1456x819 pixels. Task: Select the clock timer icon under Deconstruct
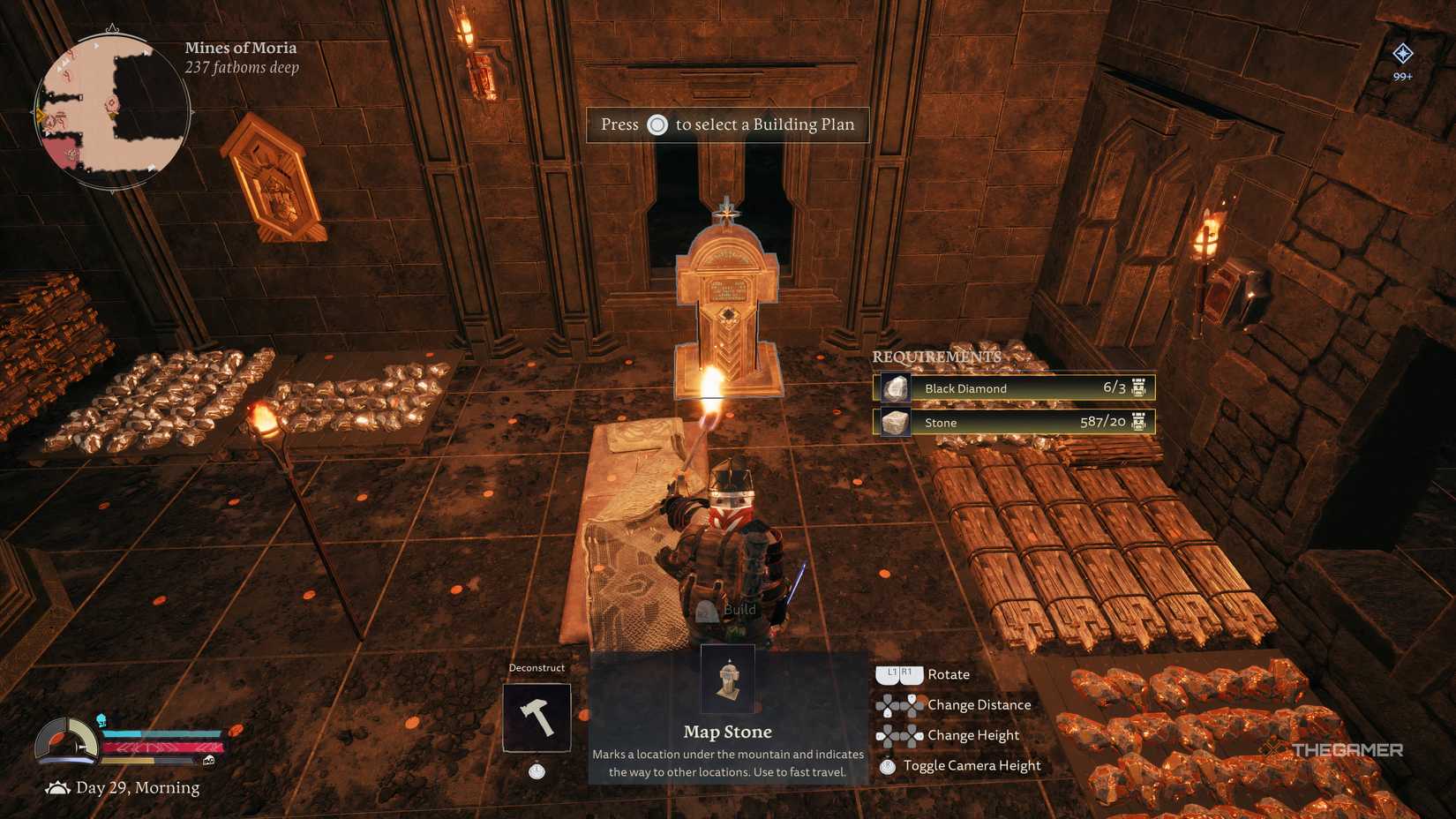tap(536, 770)
